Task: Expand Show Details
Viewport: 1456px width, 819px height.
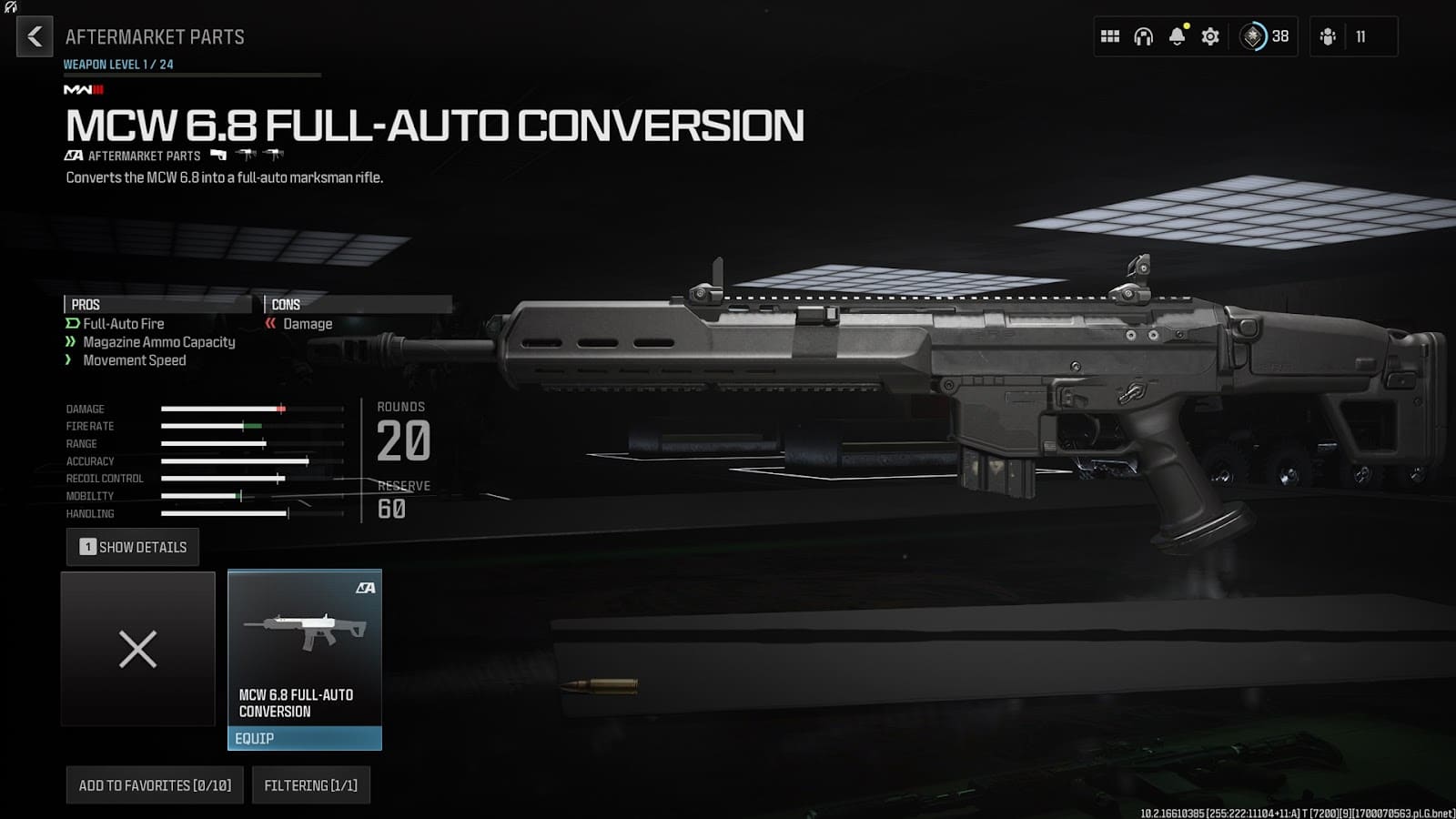Action: (x=132, y=547)
